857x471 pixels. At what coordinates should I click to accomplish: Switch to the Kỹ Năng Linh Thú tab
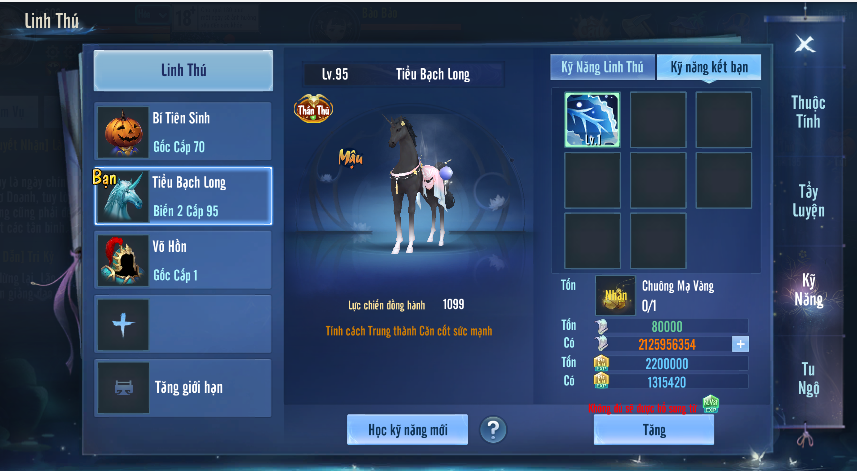[x=602, y=67]
